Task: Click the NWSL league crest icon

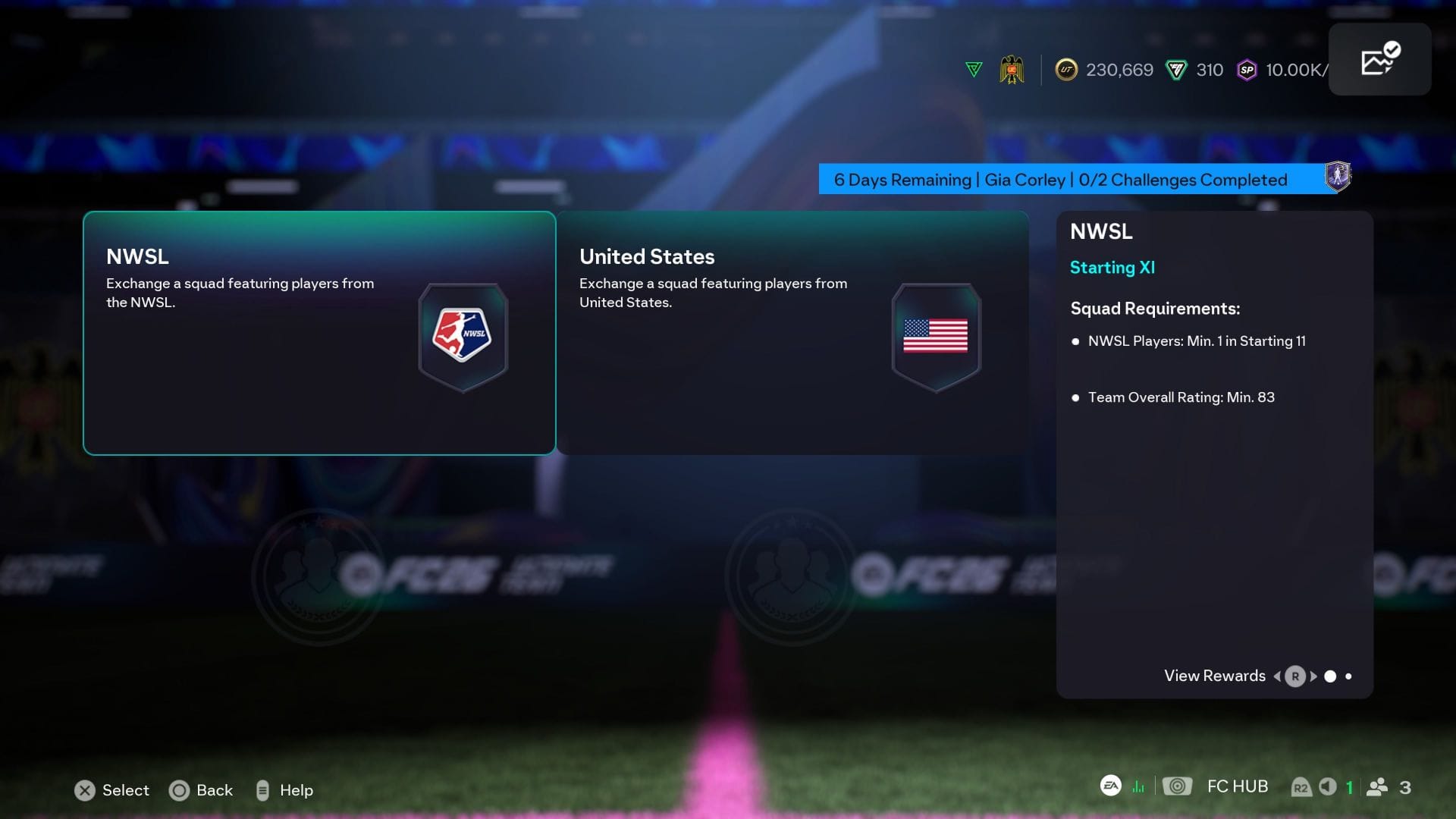Action: click(463, 336)
